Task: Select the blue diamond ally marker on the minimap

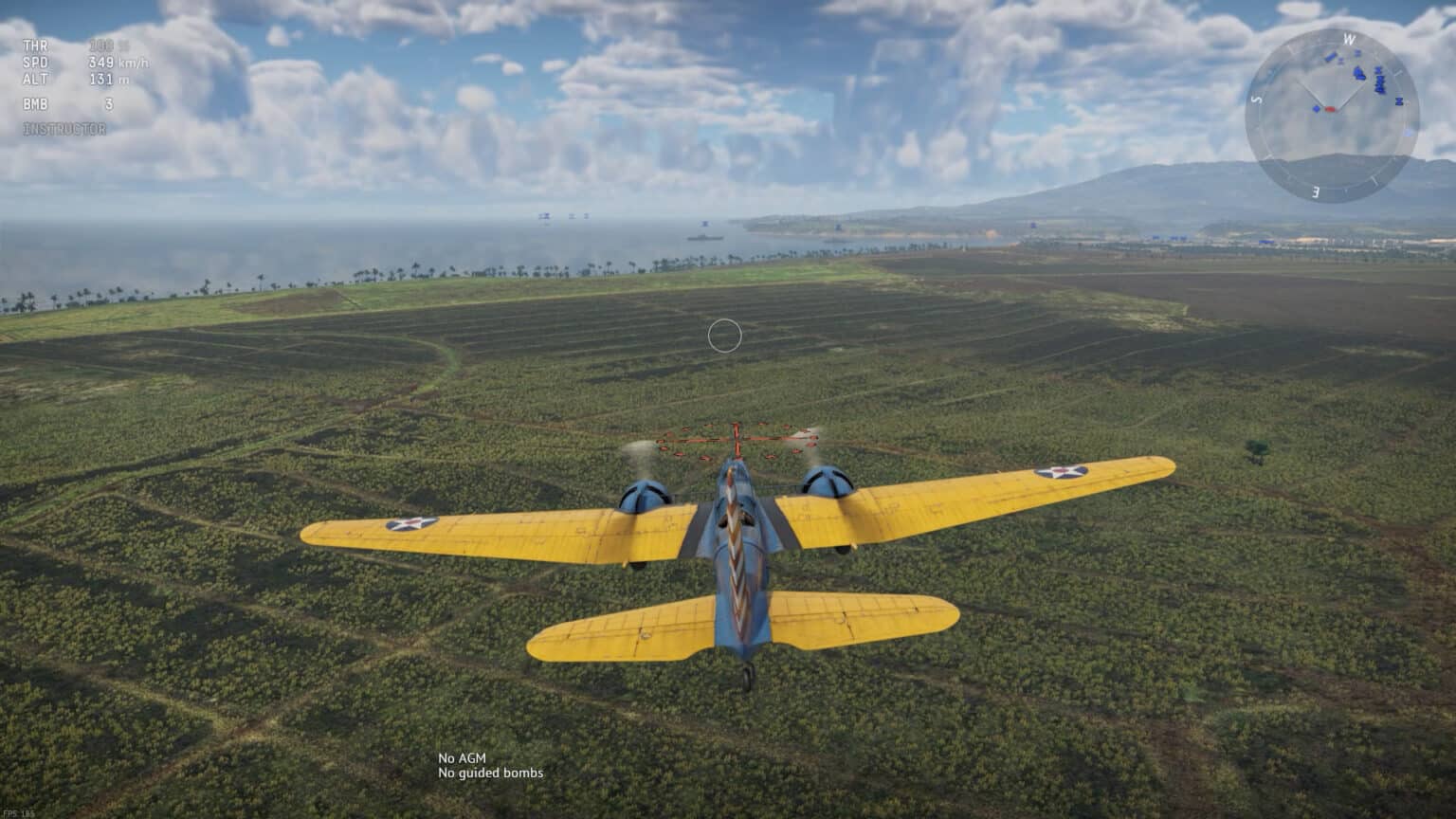Action: pos(1317,109)
